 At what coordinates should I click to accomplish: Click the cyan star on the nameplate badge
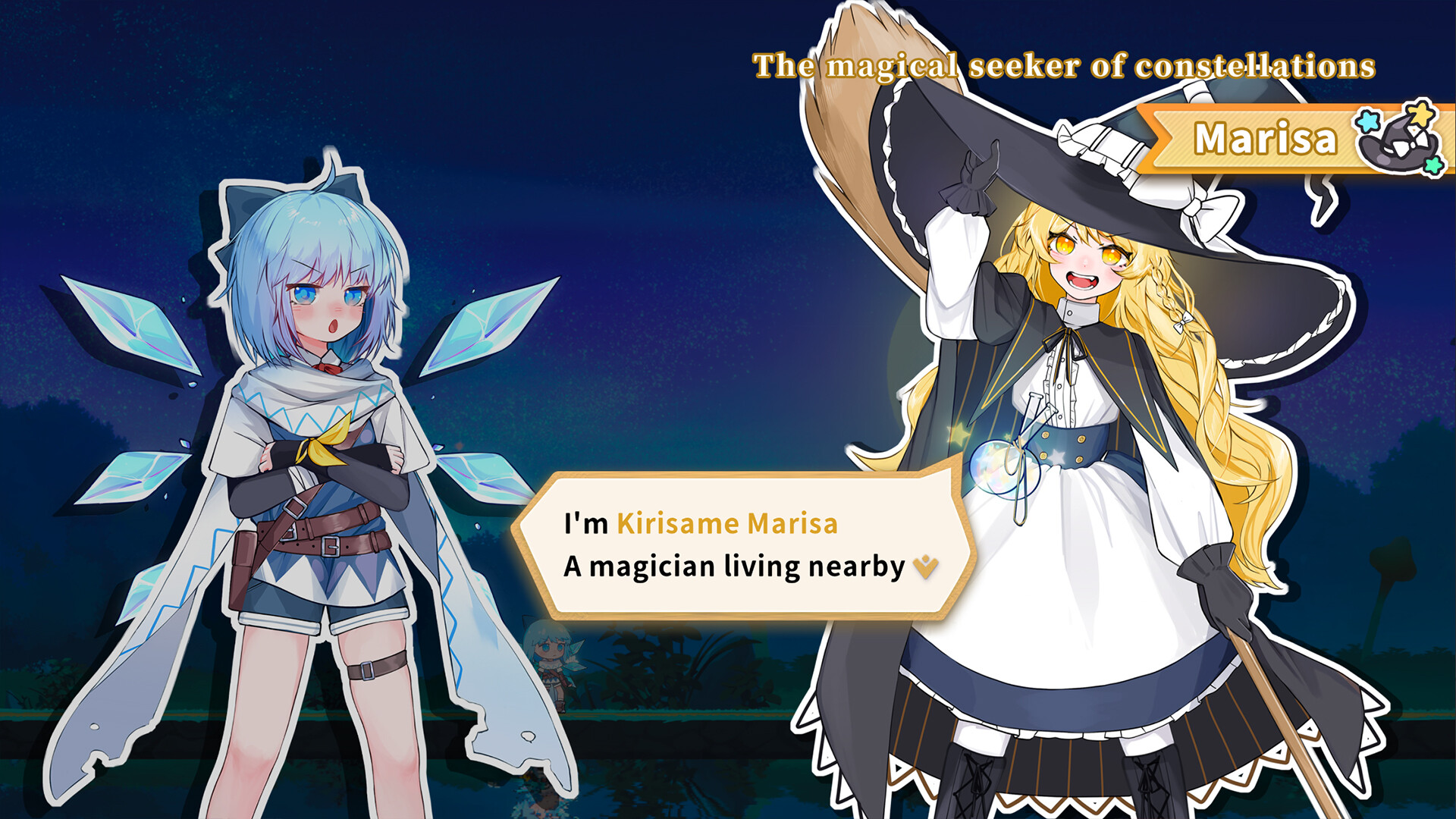[x=1367, y=122]
